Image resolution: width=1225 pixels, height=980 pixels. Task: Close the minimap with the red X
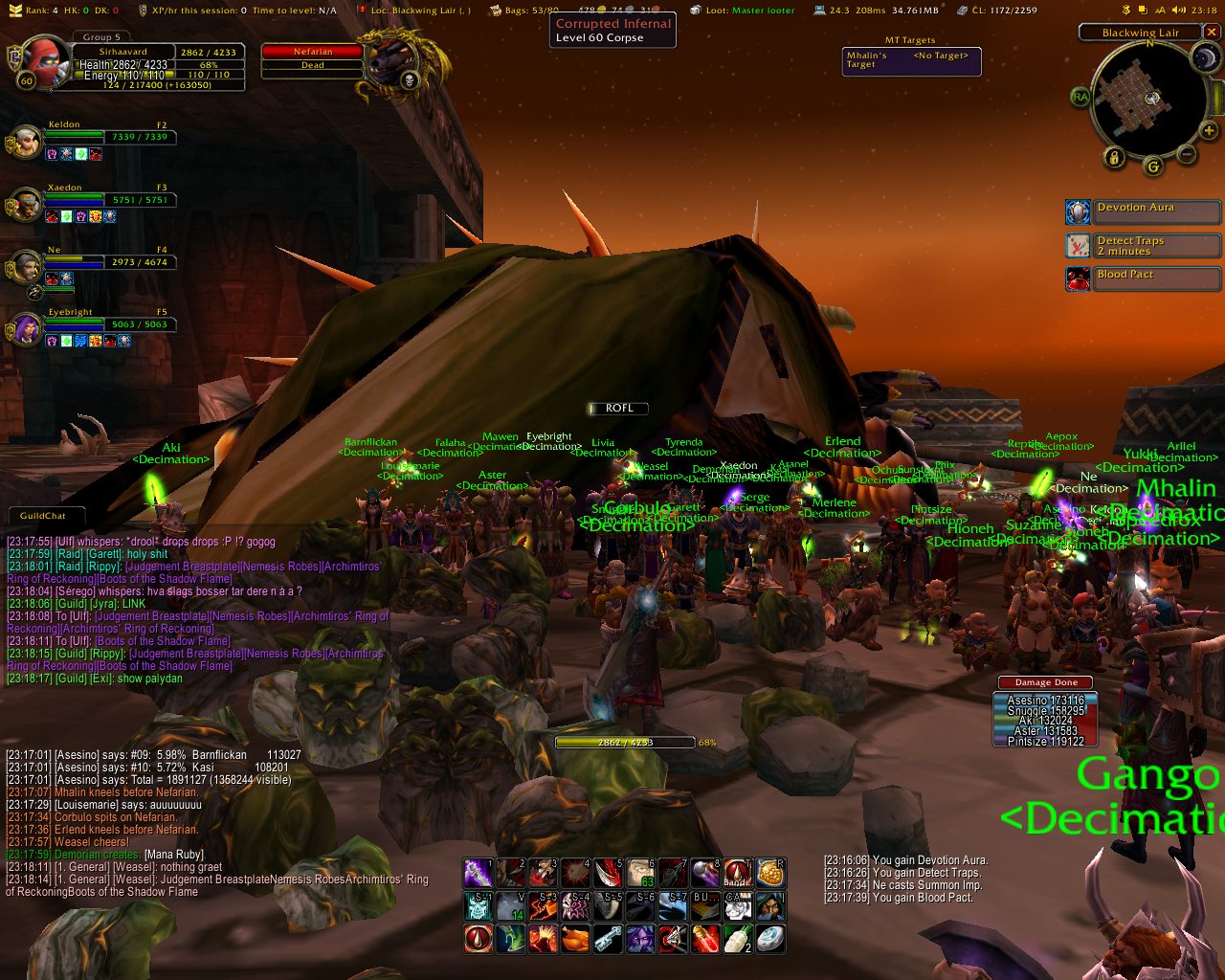click(x=1212, y=33)
